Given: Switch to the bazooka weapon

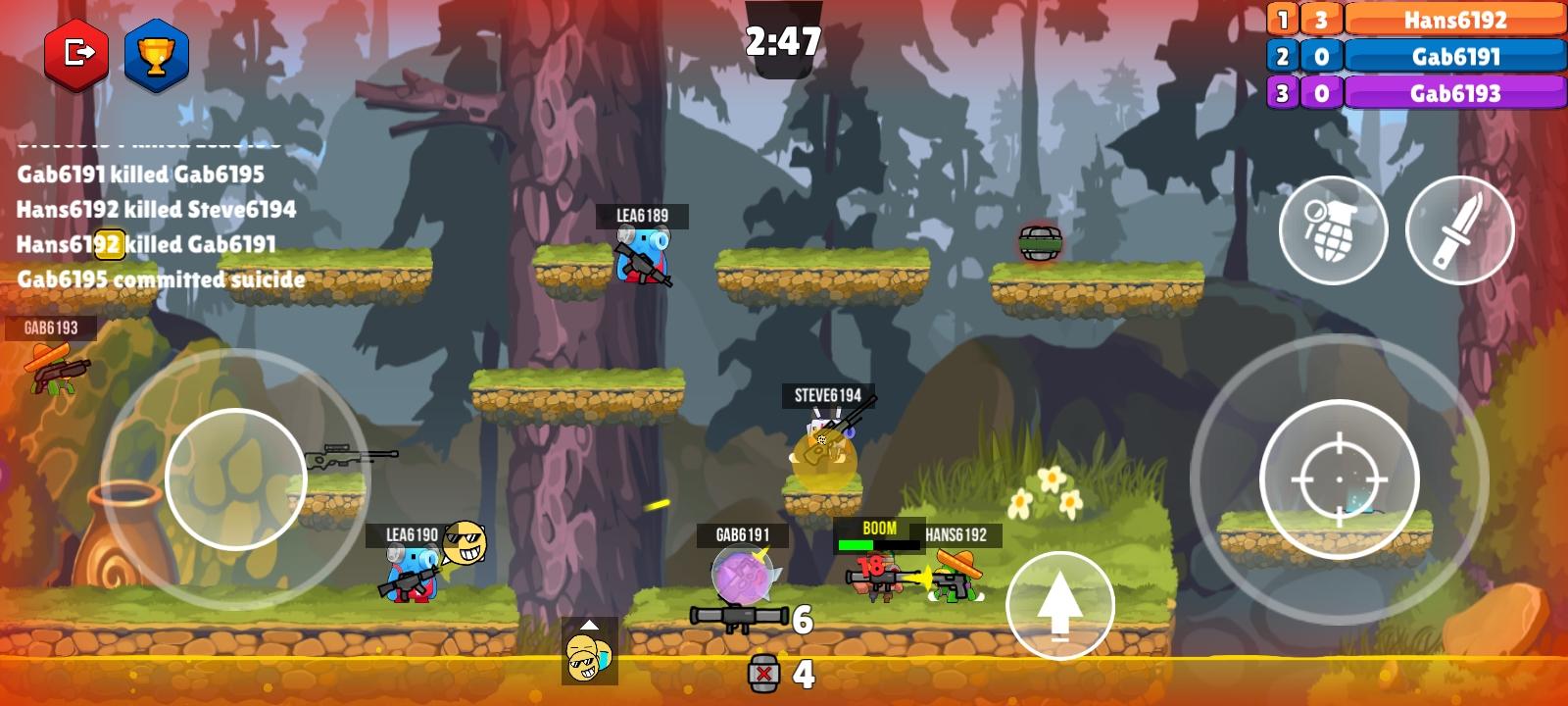Looking at the screenshot, I should tap(740, 618).
